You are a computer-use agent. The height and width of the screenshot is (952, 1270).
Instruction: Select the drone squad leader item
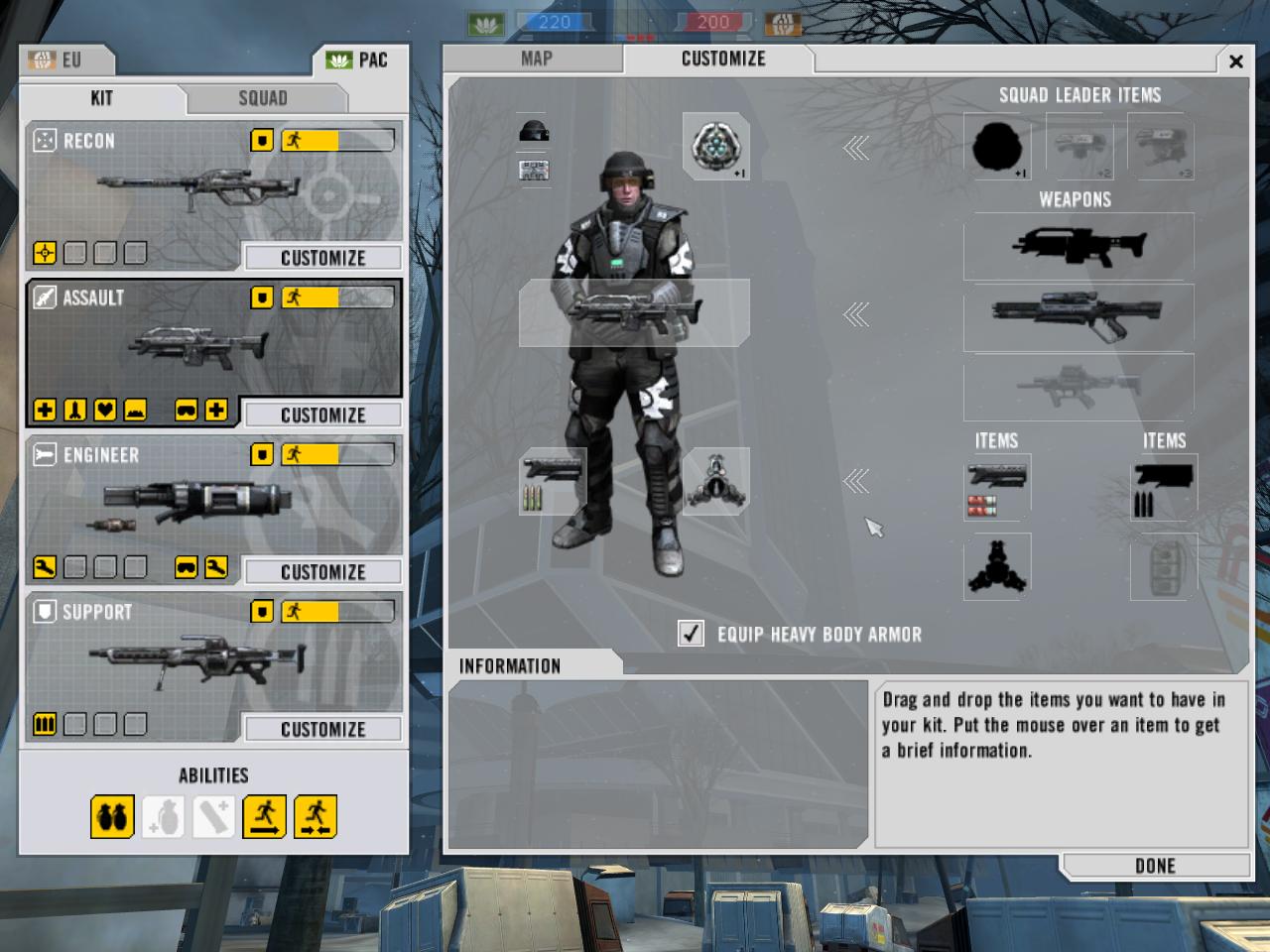coord(1079,146)
